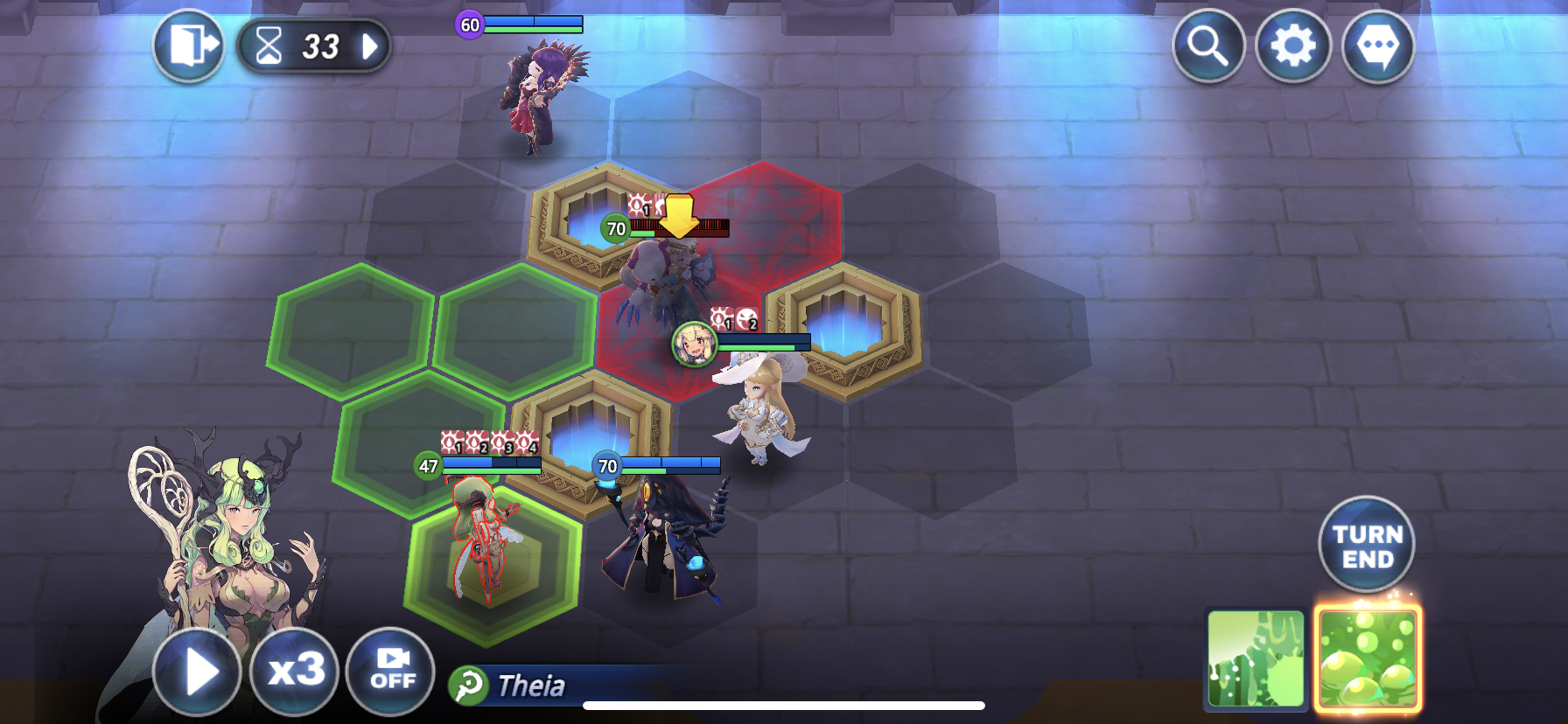Open the settings gear
This screenshot has height=724, width=1568.
[1292, 47]
